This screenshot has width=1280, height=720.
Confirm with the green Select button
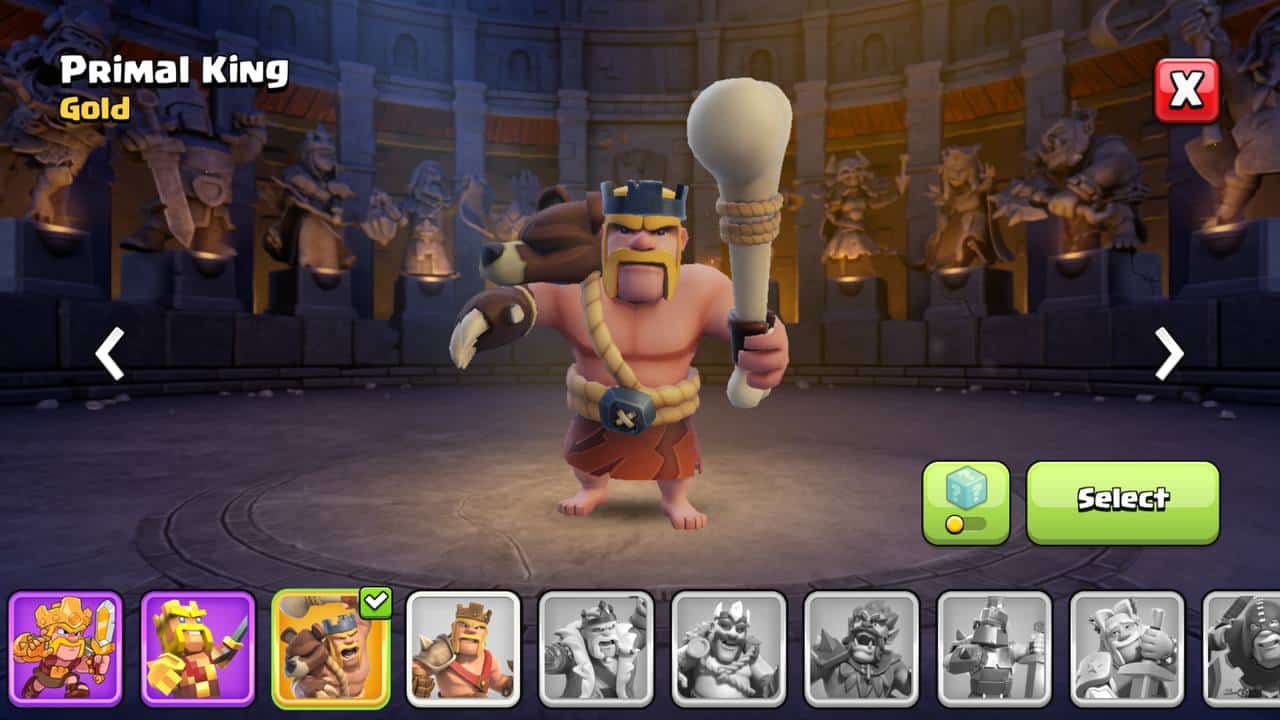click(1122, 502)
